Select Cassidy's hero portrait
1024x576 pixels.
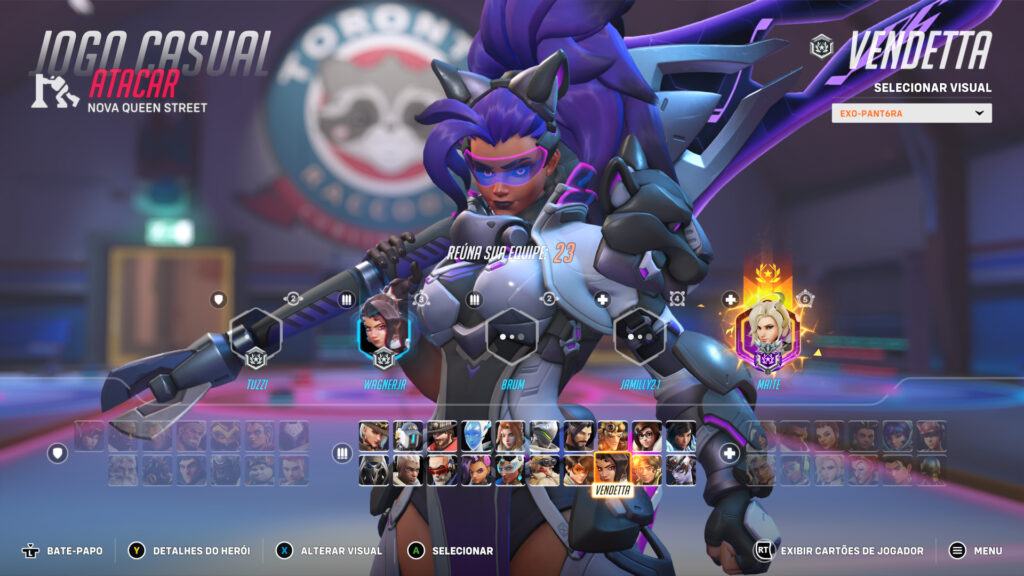442,435
